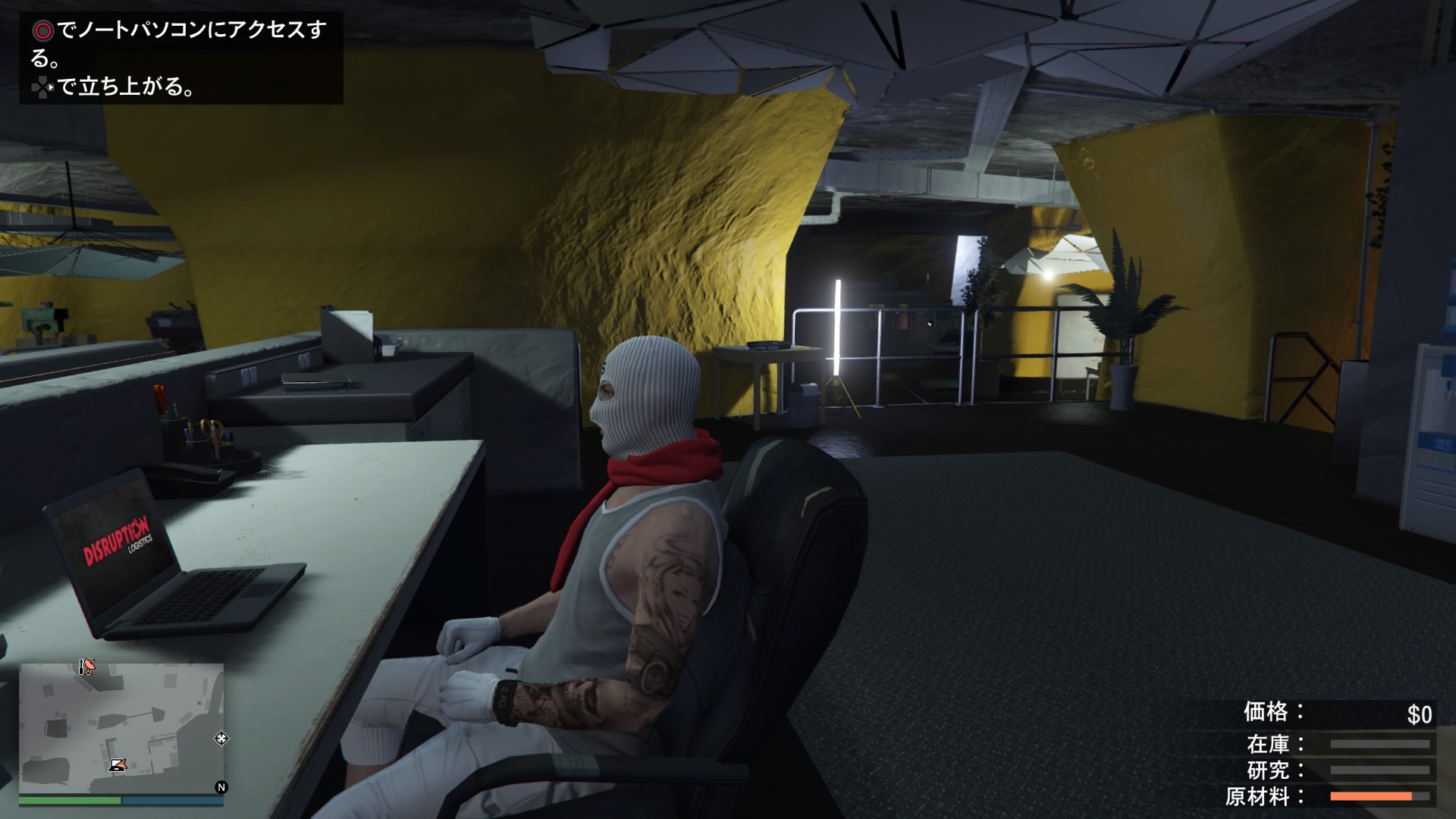1456x819 pixels.
Task: Select the crosshair marker at the minimap edge
Action: tap(221, 738)
